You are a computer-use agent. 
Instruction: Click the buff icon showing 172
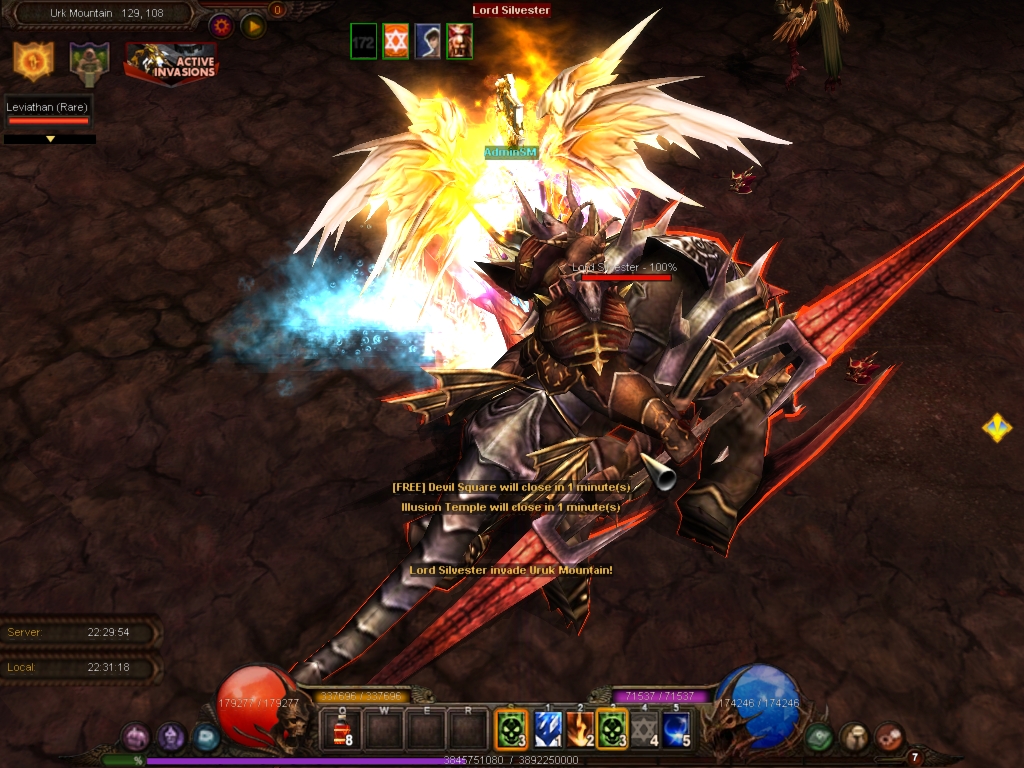[364, 42]
